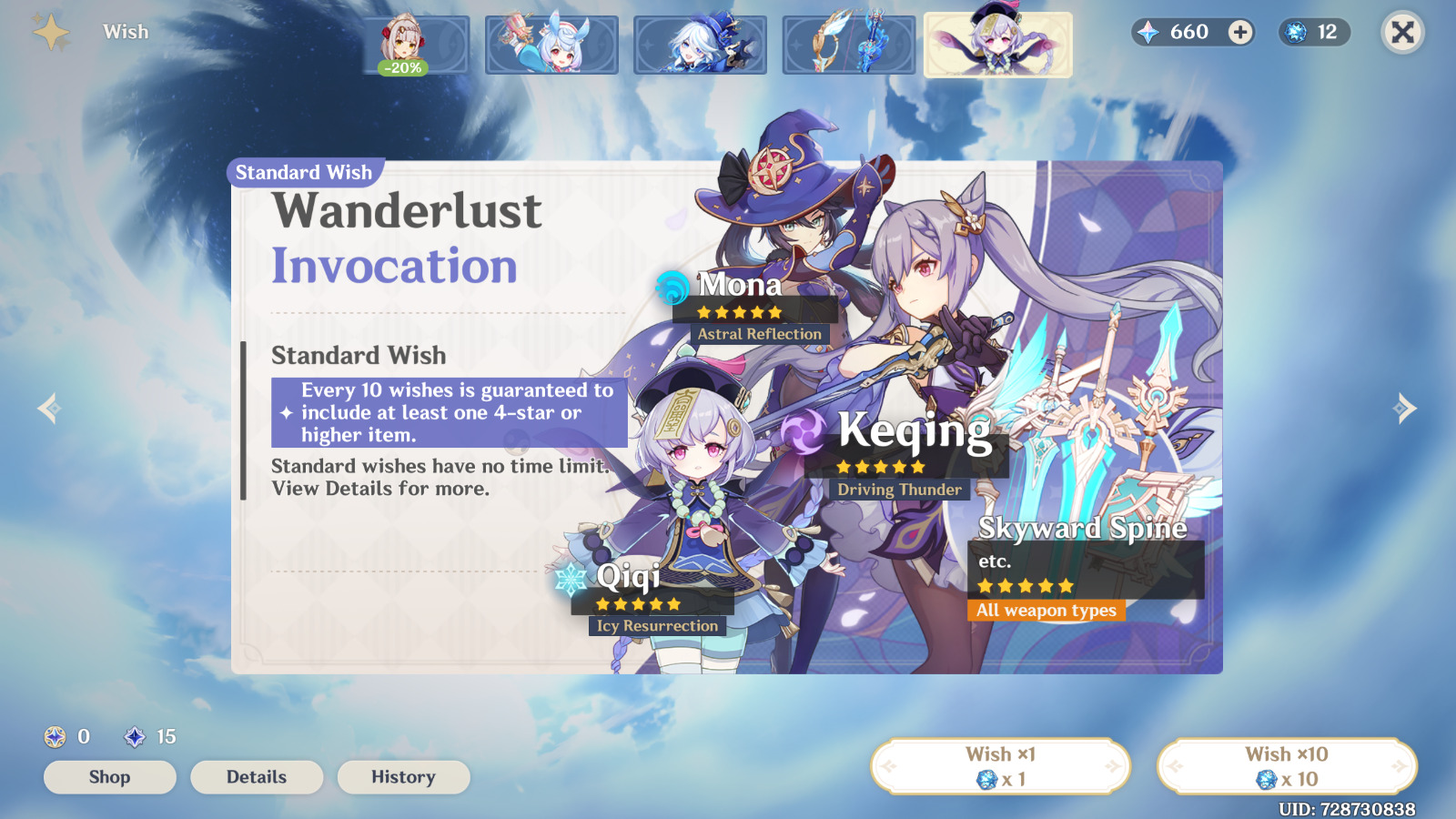Open the Shop
This screenshot has width=1456, height=819.
pyautogui.click(x=109, y=776)
